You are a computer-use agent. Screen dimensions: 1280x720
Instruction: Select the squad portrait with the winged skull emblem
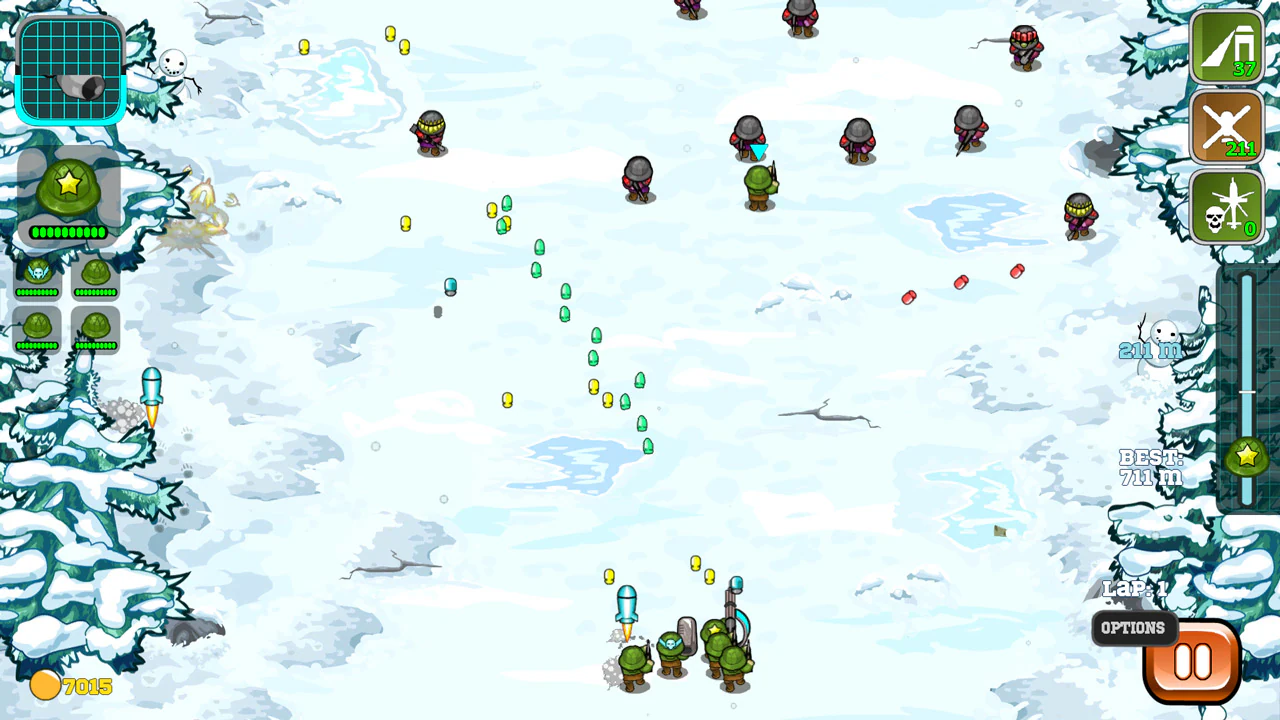(37, 272)
